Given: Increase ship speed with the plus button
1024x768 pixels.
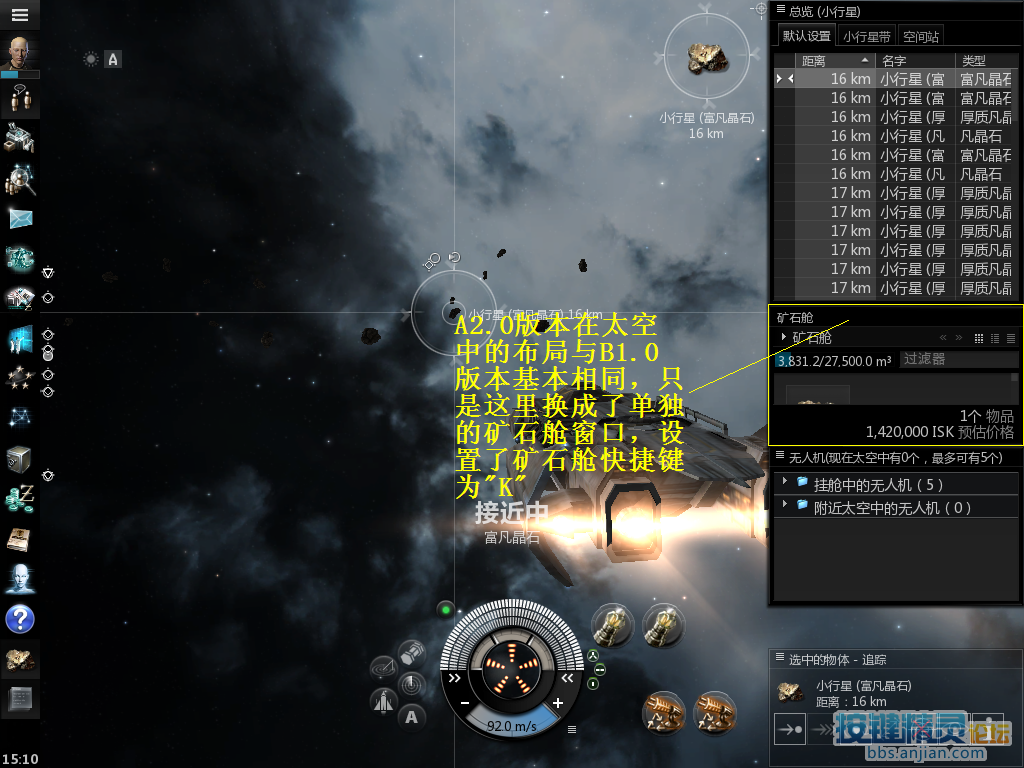Looking at the screenshot, I should 558,703.
